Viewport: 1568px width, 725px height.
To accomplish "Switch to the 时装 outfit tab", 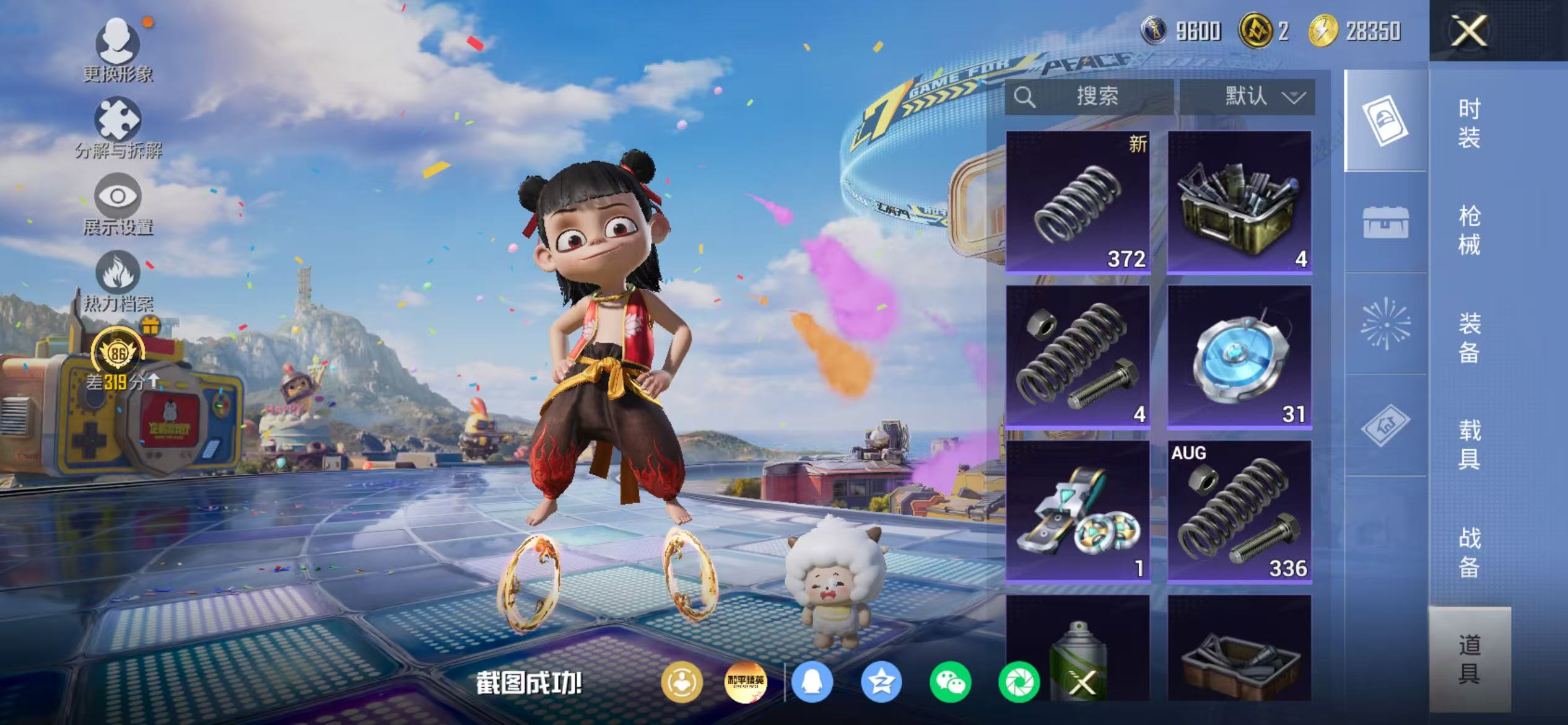I will coord(1469,123).
